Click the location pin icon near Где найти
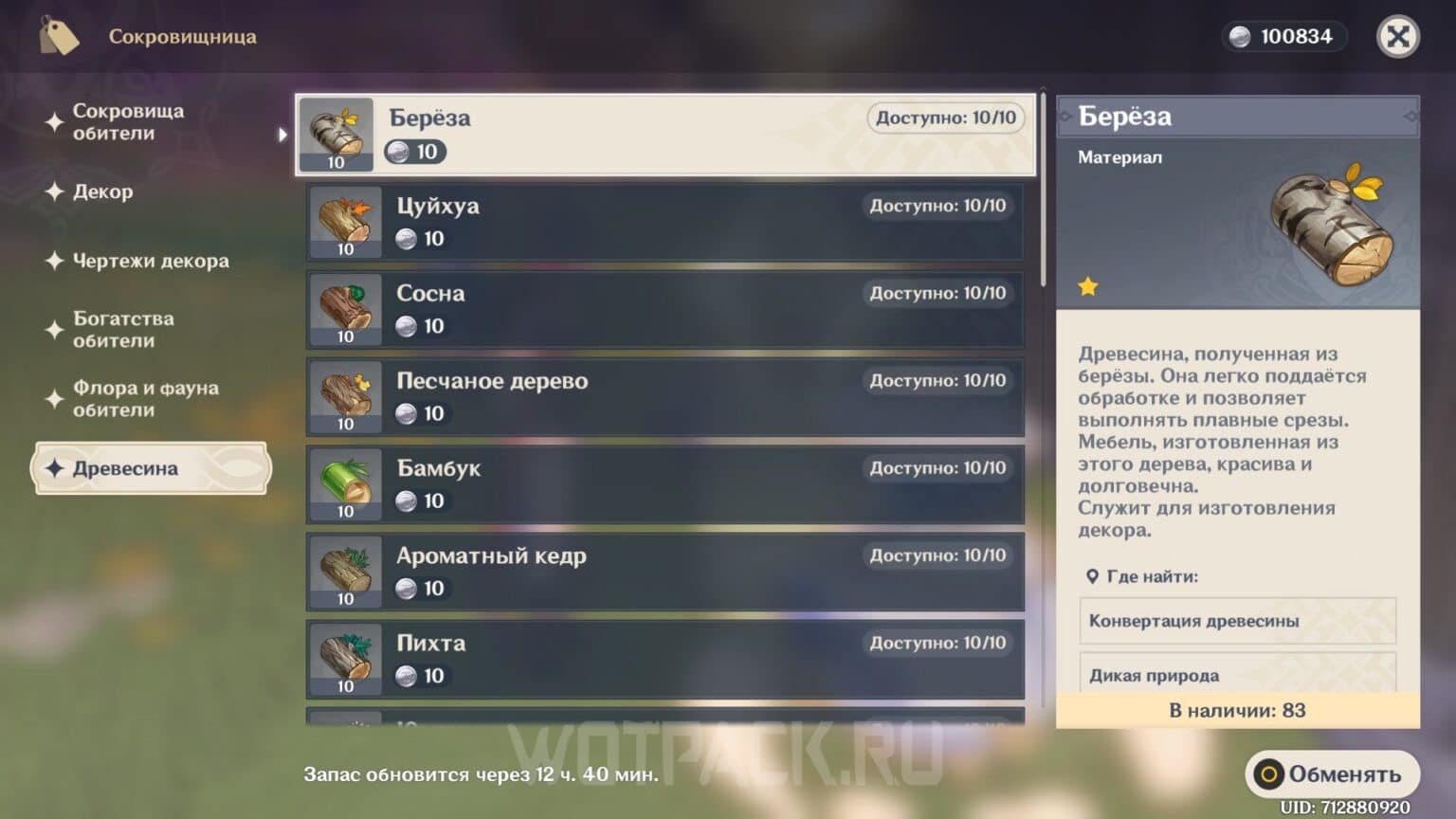The image size is (1456, 819). (1093, 574)
